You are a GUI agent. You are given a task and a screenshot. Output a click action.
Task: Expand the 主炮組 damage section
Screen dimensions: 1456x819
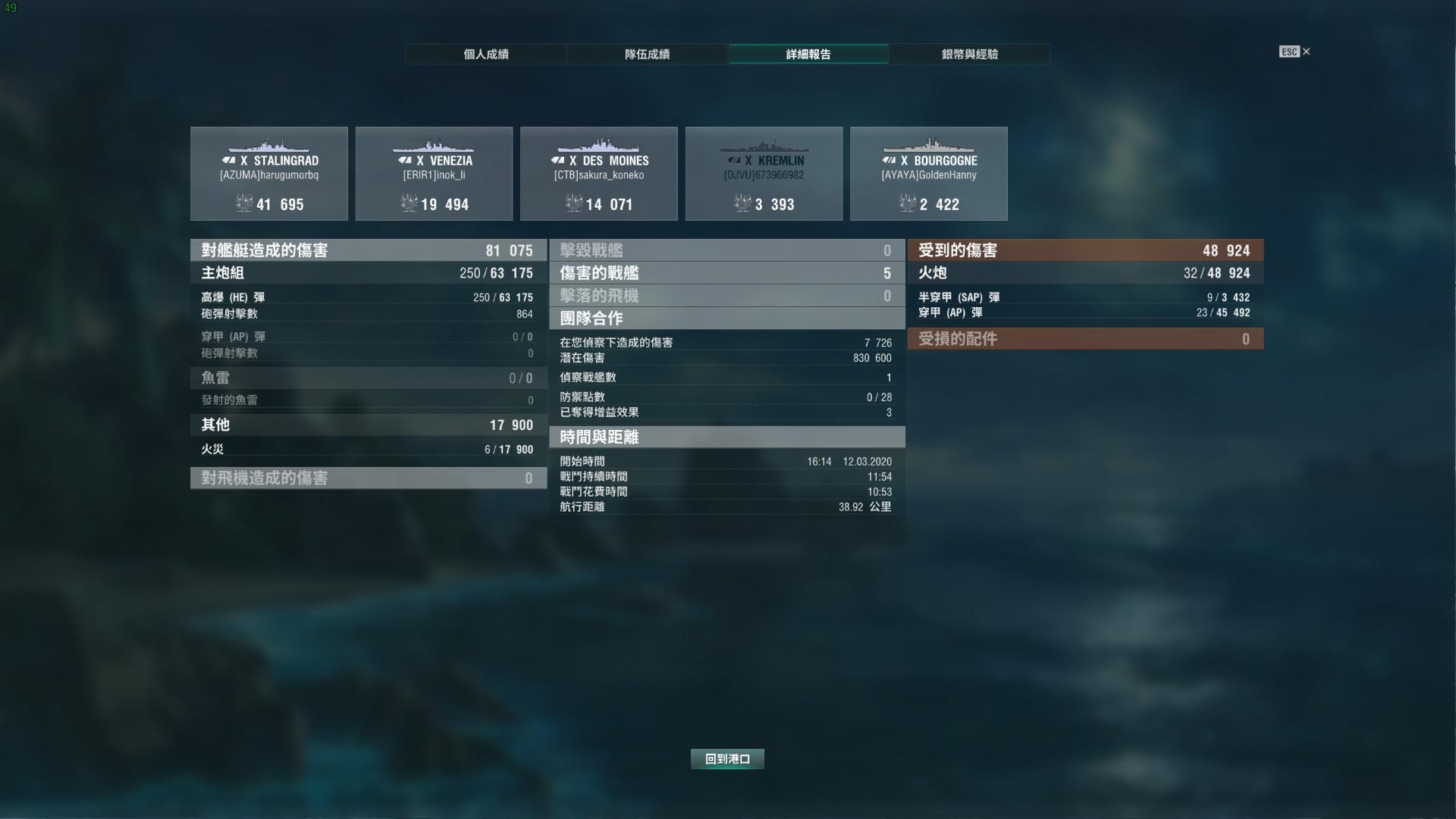click(369, 273)
